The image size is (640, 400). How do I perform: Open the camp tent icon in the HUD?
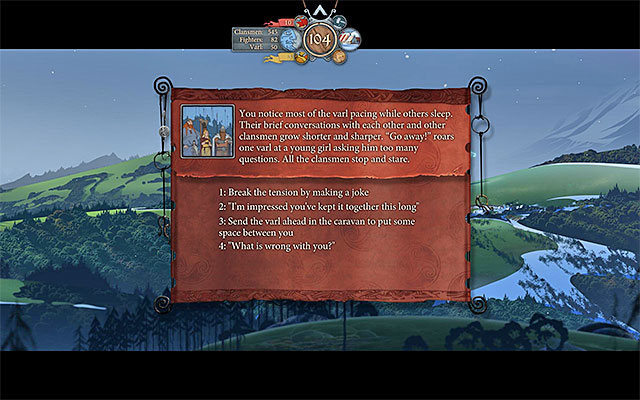pyautogui.click(x=350, y=39)
